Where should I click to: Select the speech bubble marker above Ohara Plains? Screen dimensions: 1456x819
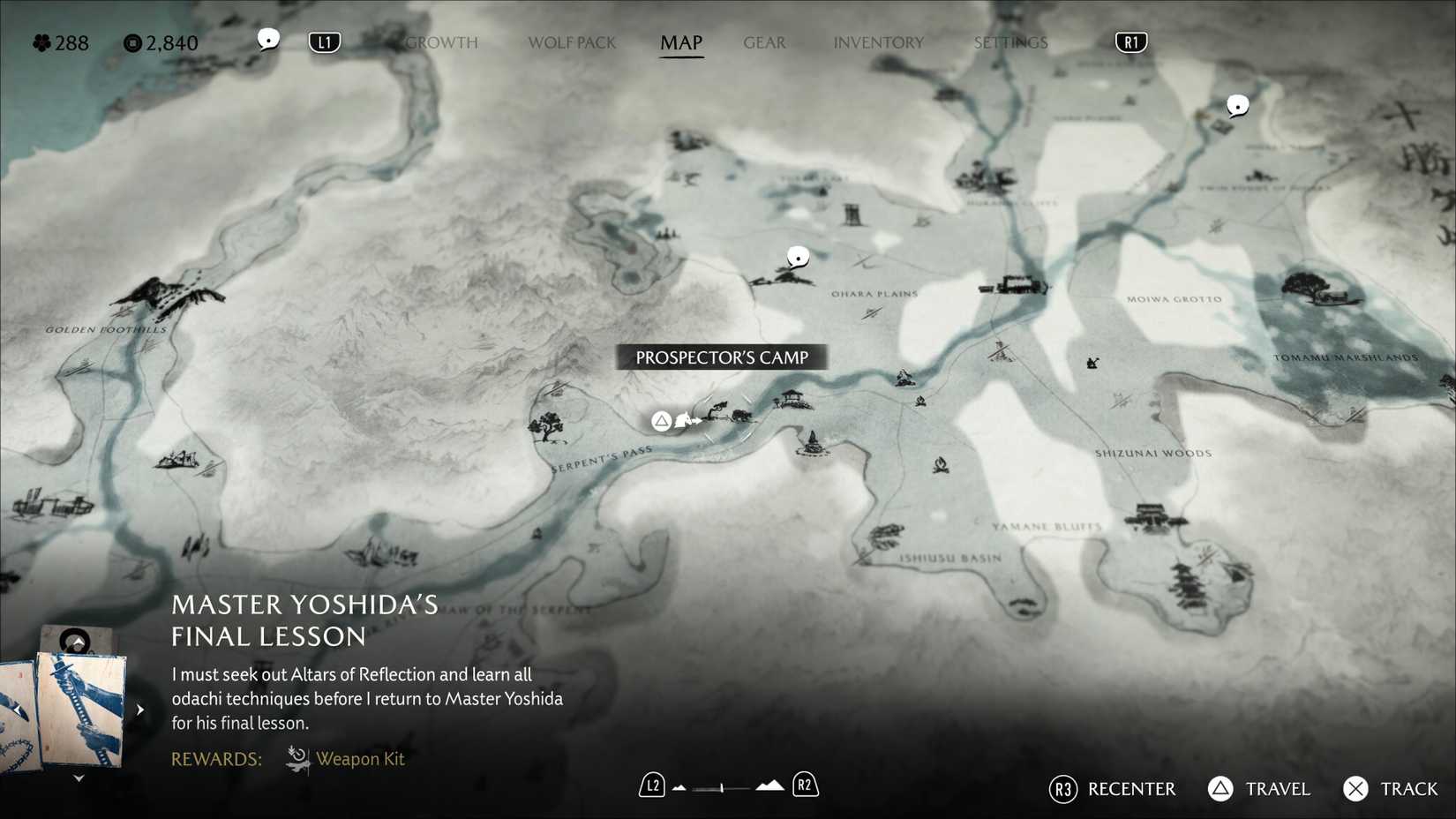798,257
